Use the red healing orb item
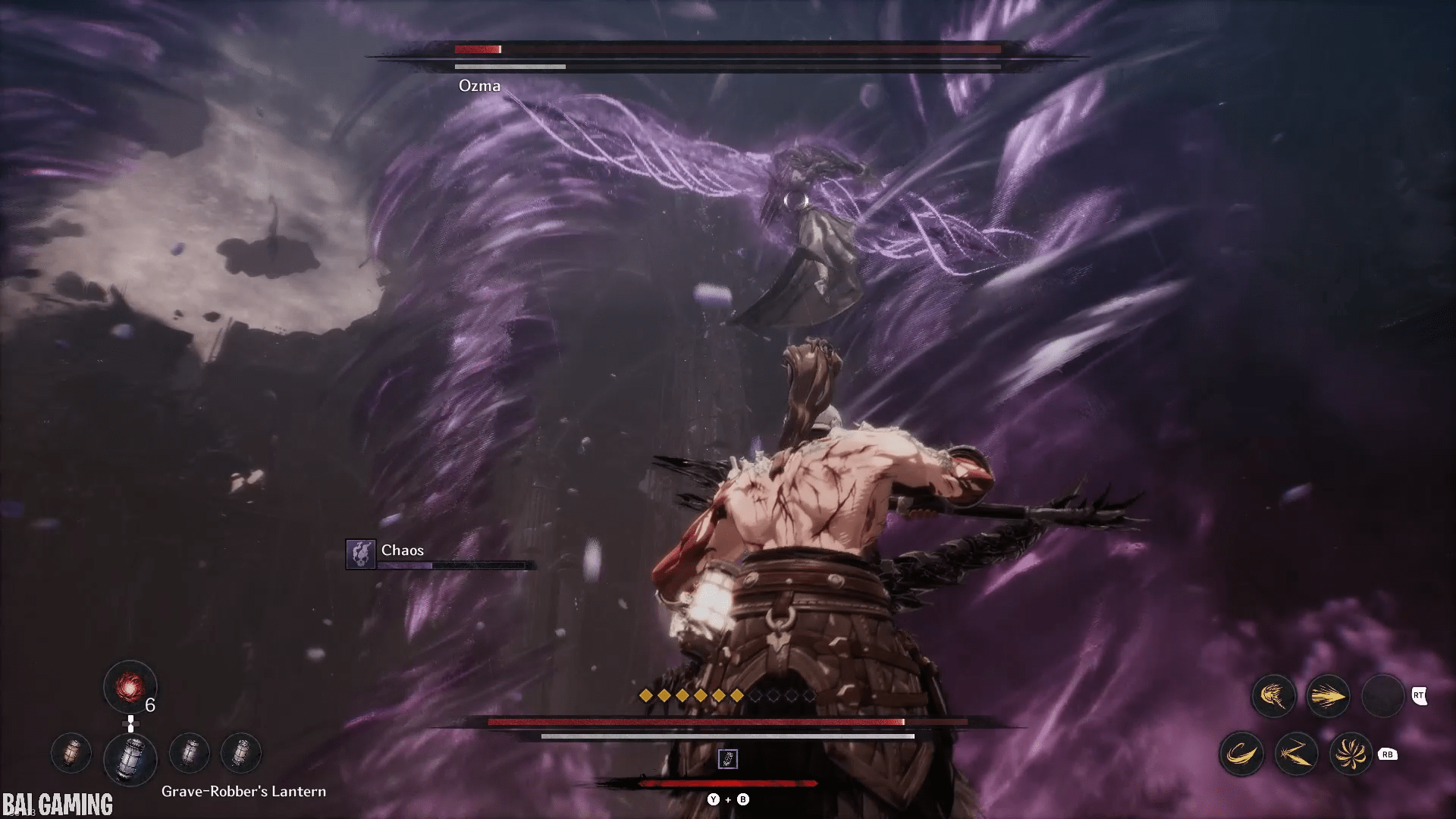The width and height of the screenshot is (1456, 819). click(x=130, y=687)
